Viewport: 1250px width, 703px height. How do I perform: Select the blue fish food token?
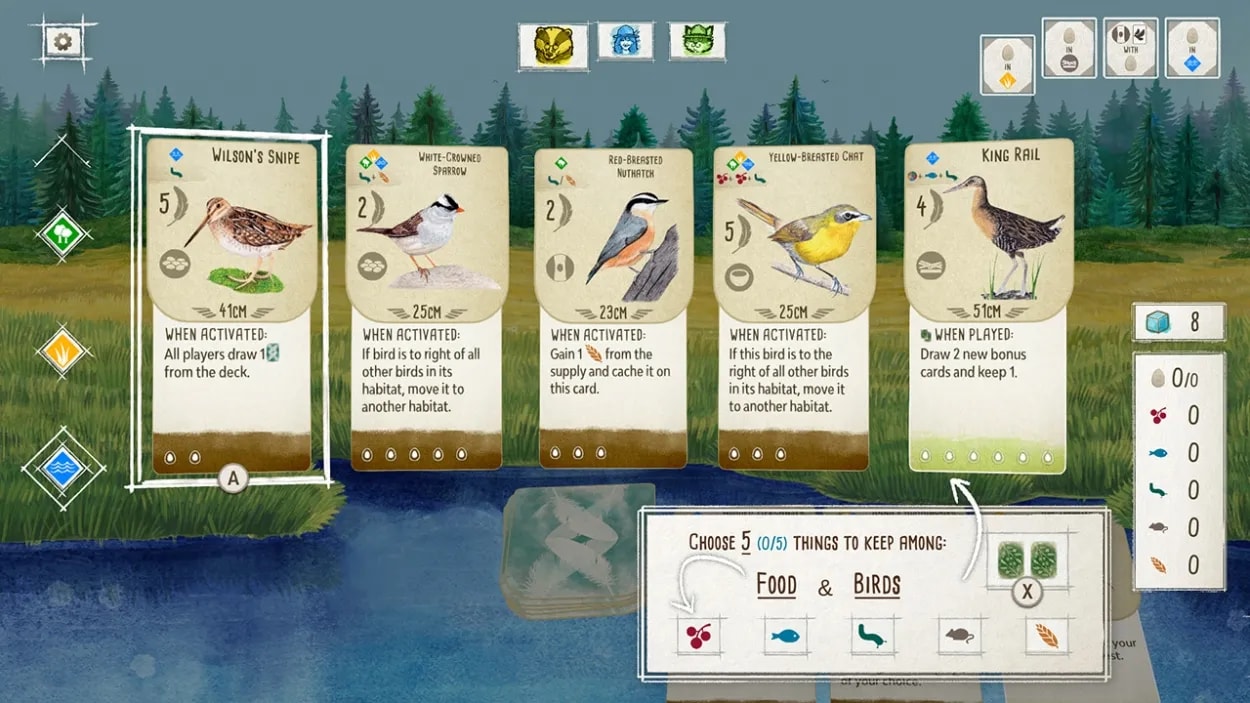[786, 635]
